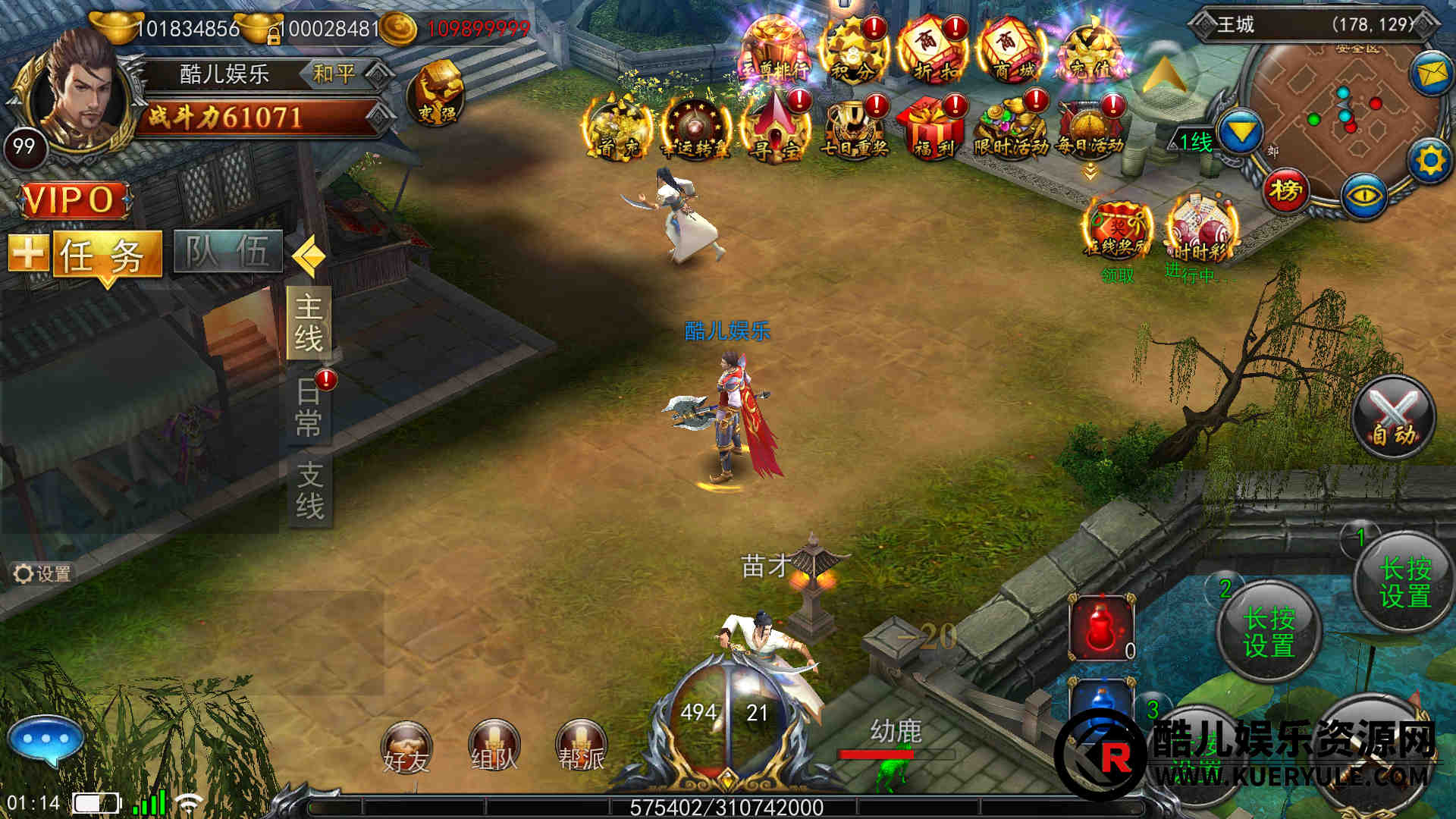Open the 任务 quest tab

point(106,254)
